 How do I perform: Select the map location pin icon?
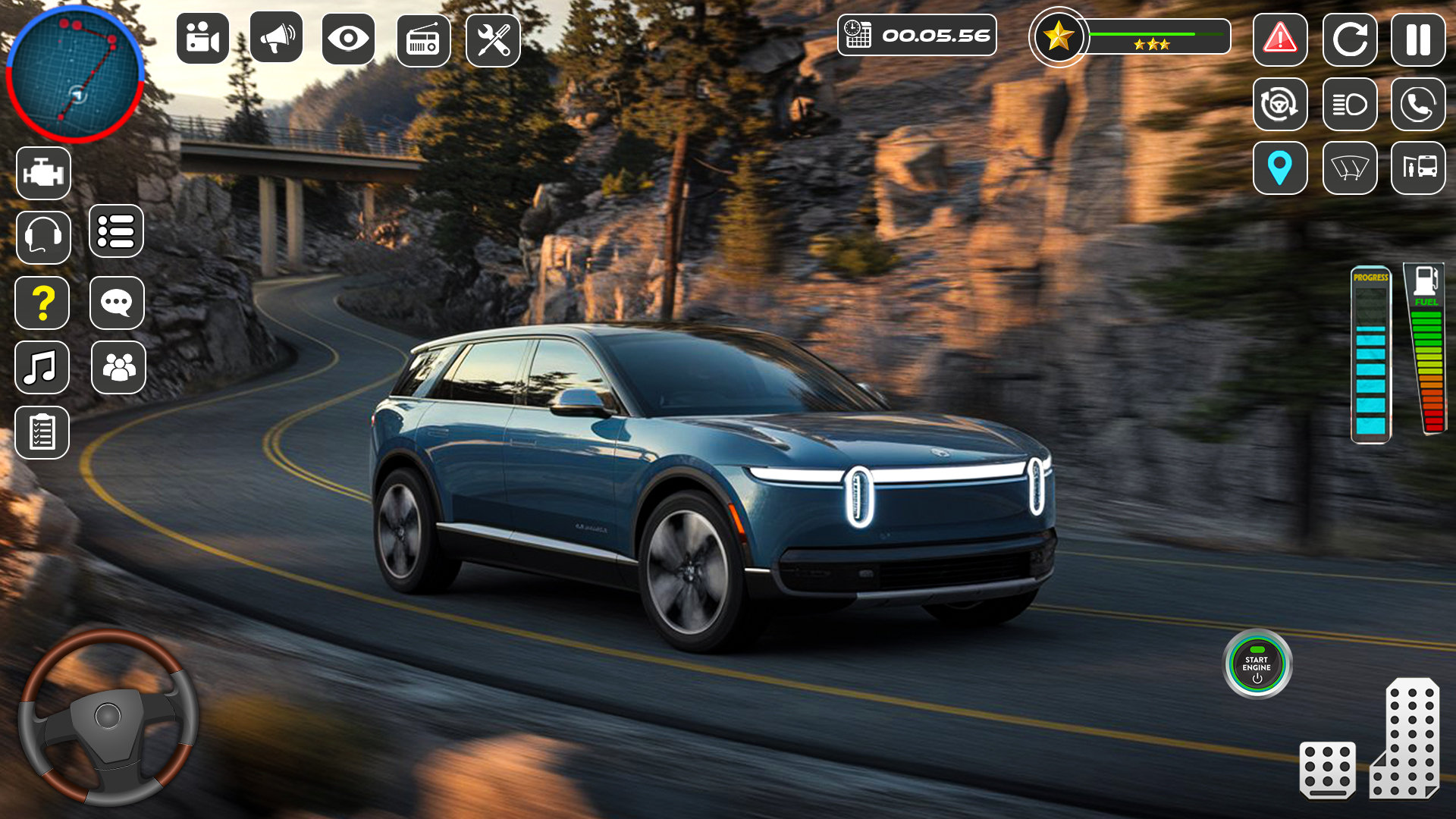[x=1280, y=168]
